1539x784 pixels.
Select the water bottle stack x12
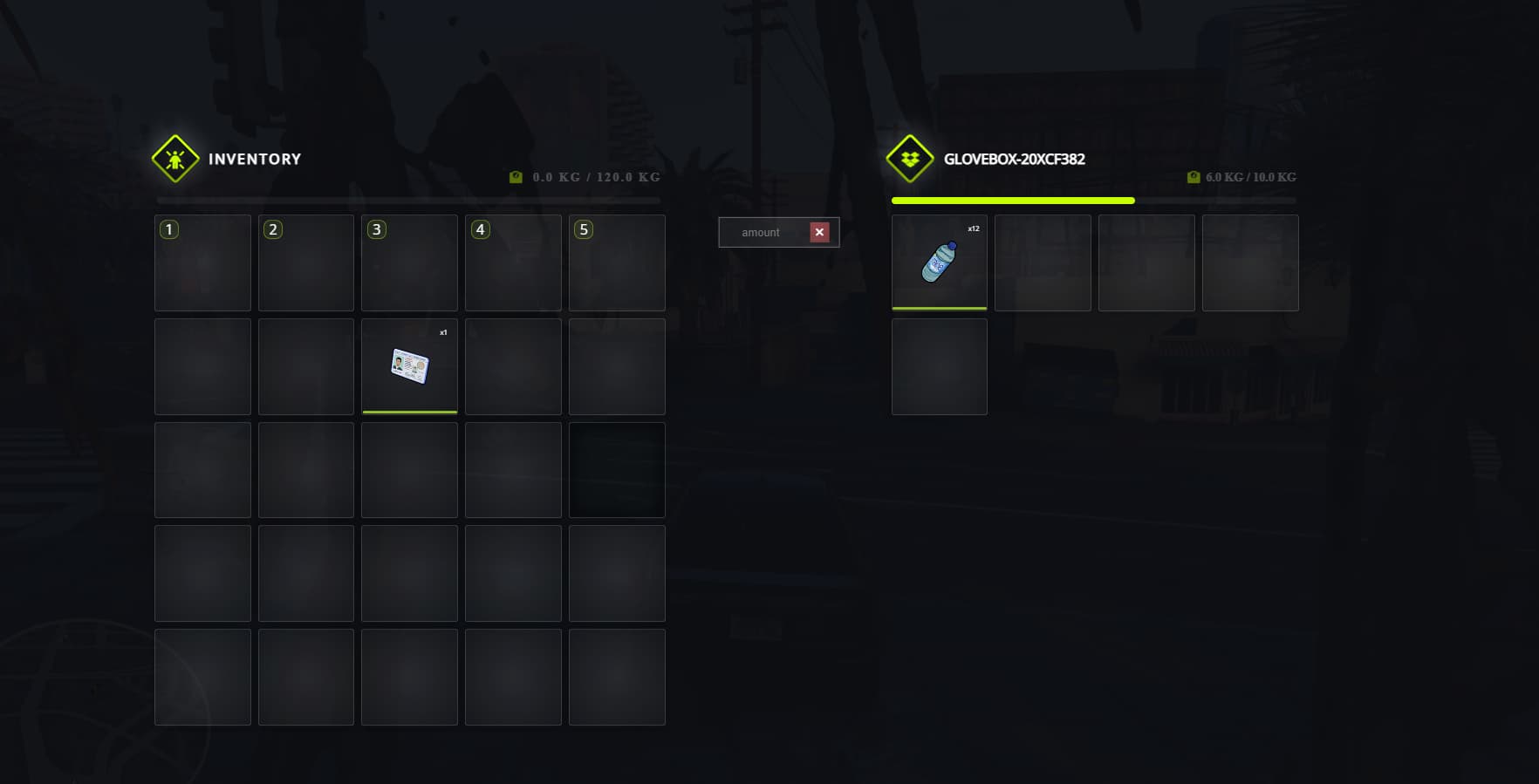pyautogui.click(x=939, y=262)
